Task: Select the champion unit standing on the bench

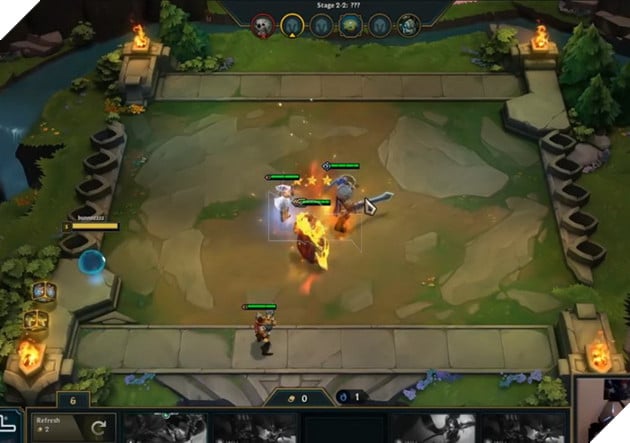Action: (262, 333)
